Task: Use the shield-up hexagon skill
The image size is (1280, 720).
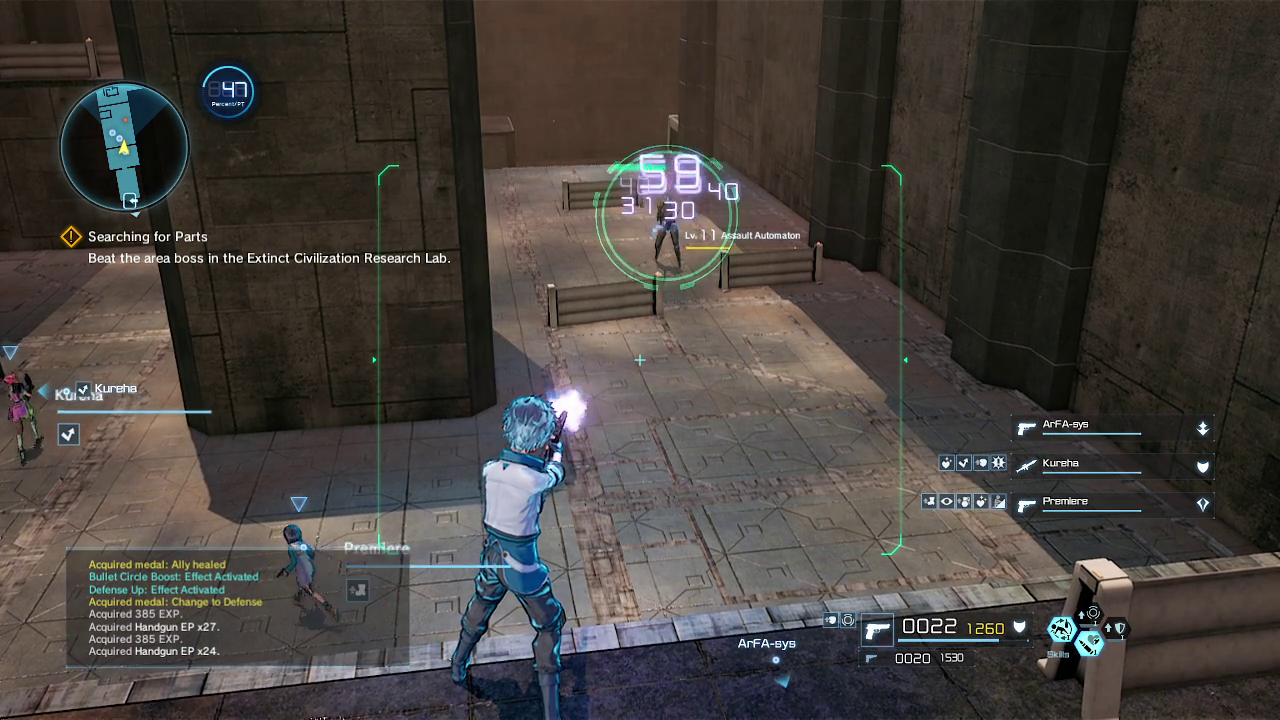Action: [x=1116, y=629]
